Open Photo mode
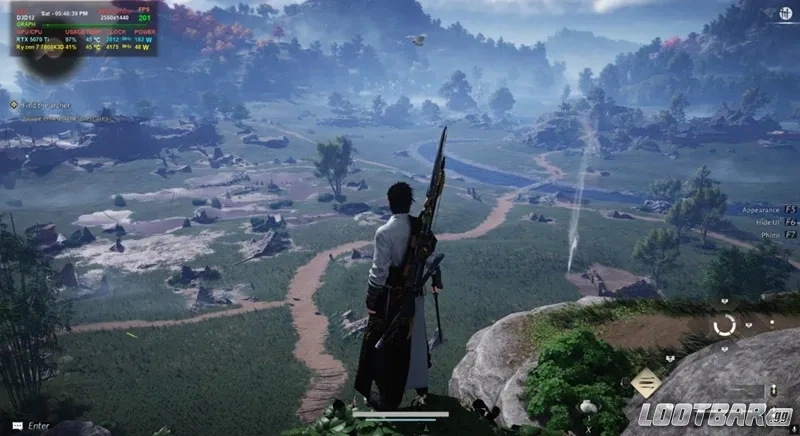800x436 pixels. (x=770, y=233)
